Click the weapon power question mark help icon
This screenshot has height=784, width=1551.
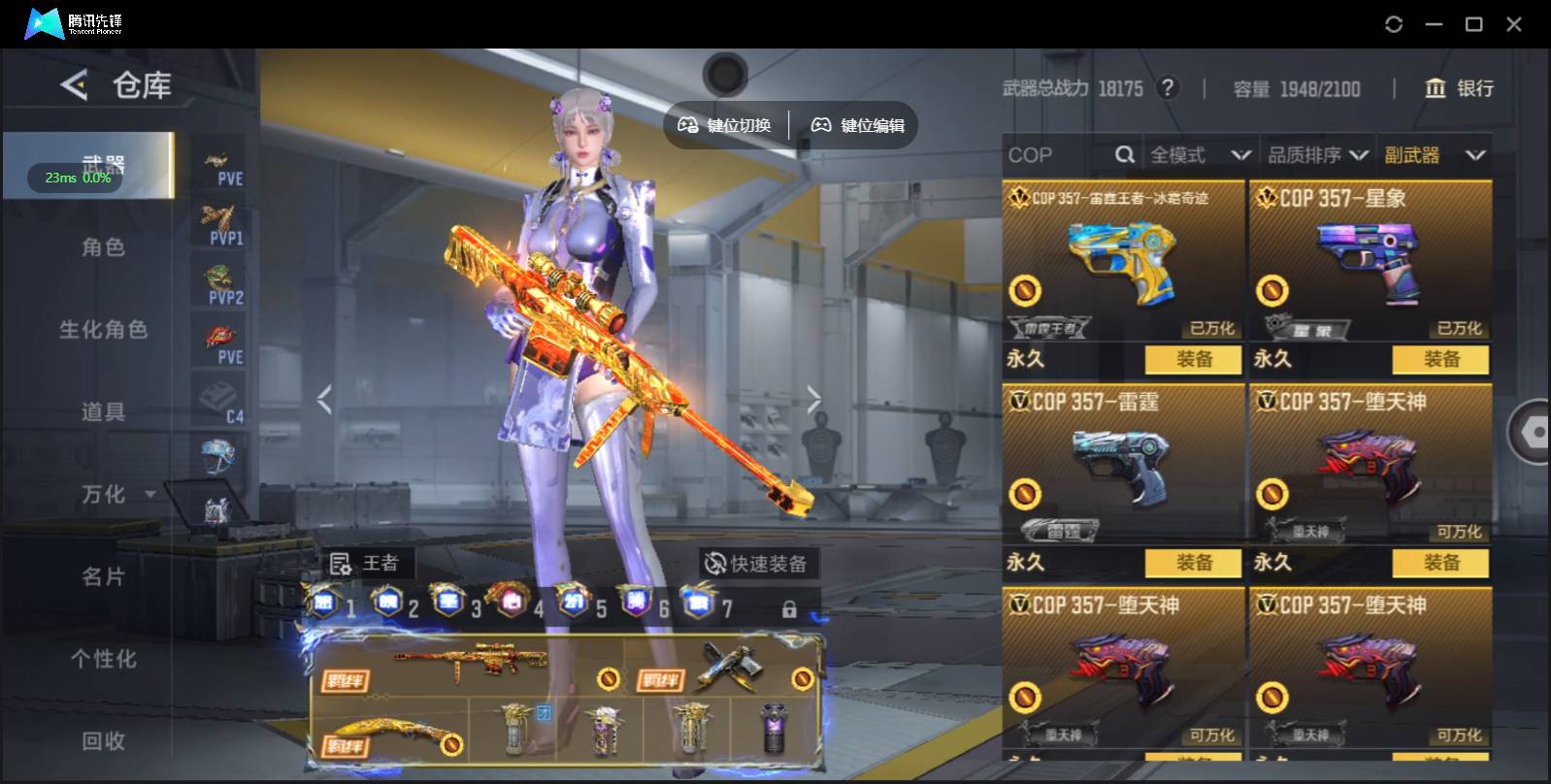pos(1168,88)
